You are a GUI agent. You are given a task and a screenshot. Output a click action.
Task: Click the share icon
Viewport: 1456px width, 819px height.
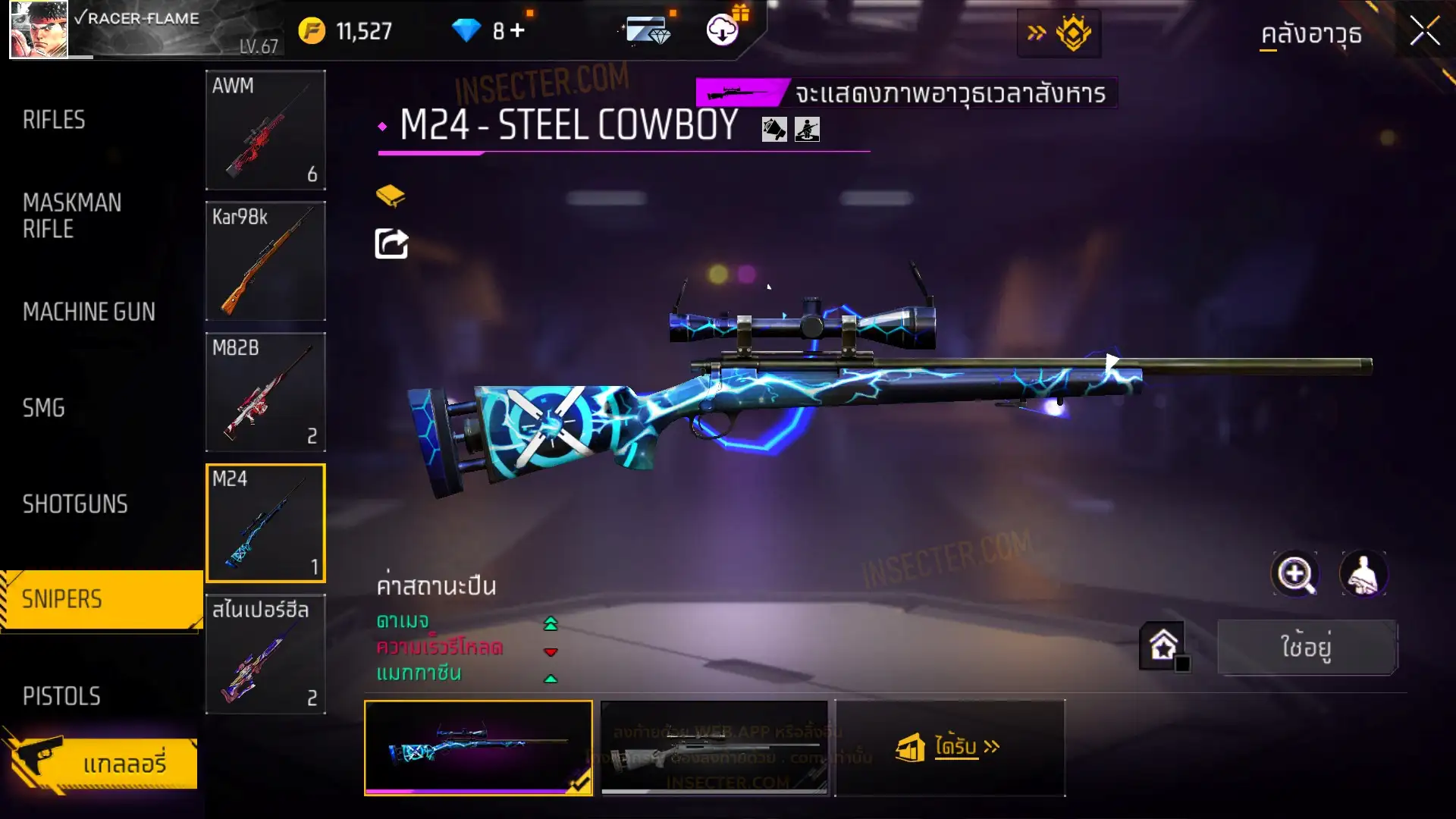[391, 244]
